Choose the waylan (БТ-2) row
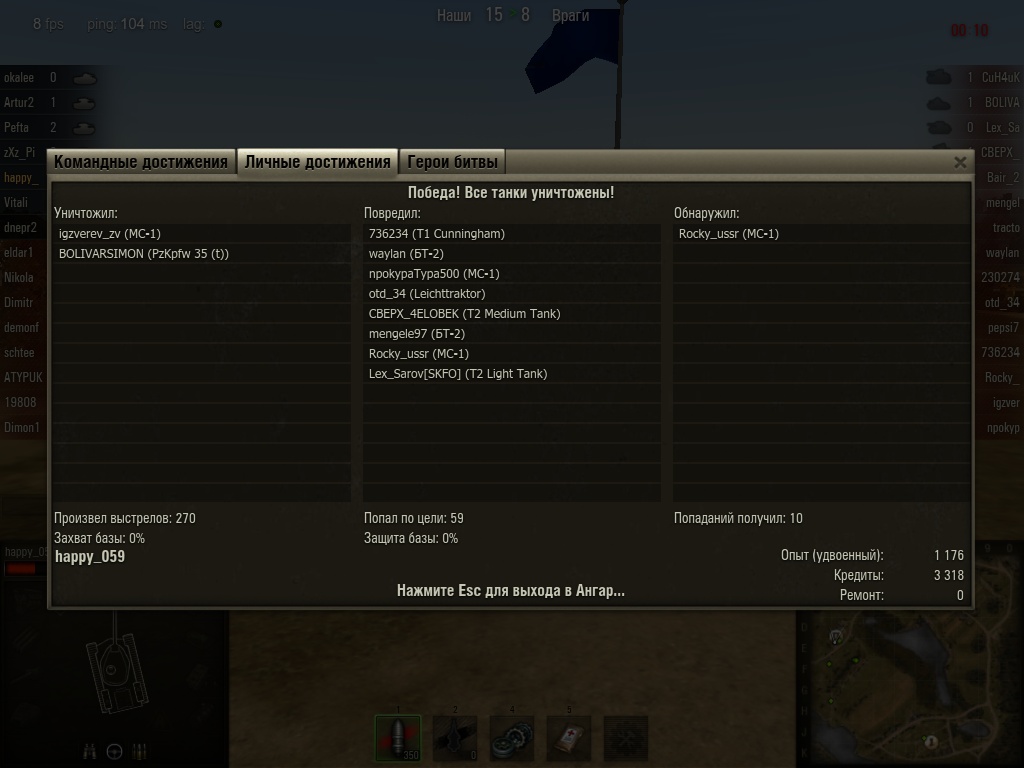 tap(406, 254)
